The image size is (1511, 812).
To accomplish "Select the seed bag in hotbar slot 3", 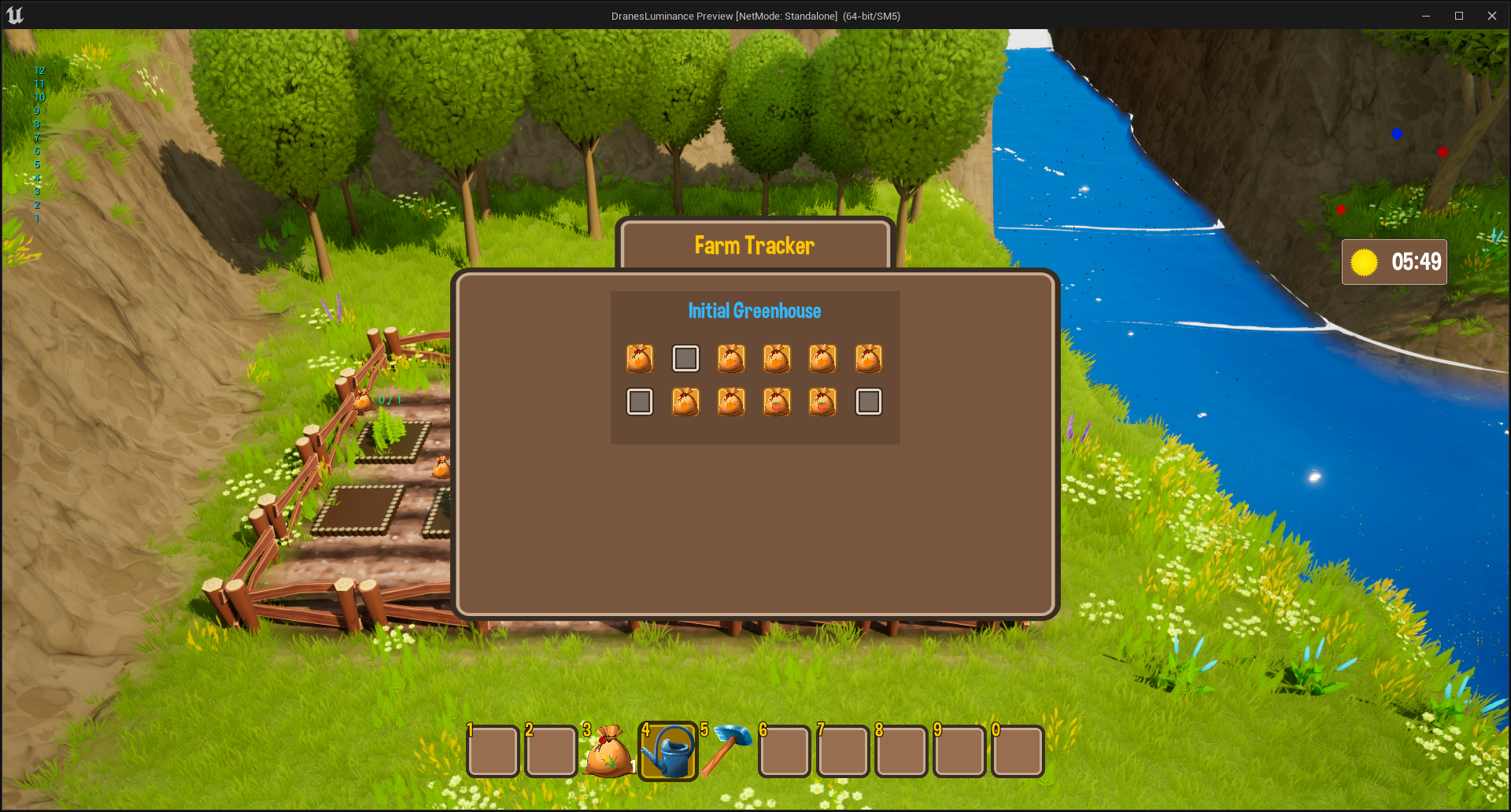I will 608,752.
